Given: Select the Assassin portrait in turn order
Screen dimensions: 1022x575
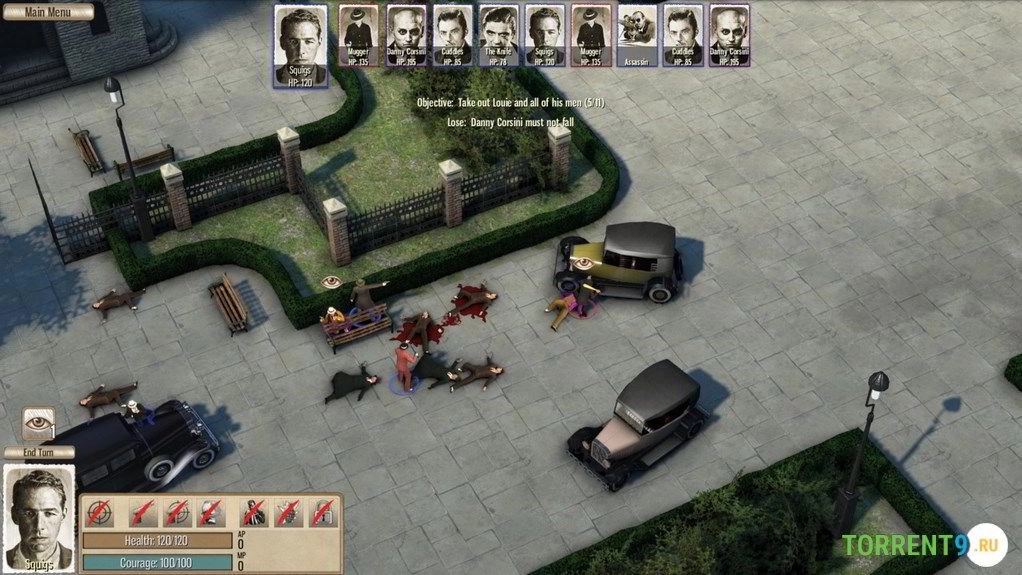Looking at the screenshot, I should [x=636, y=36].
